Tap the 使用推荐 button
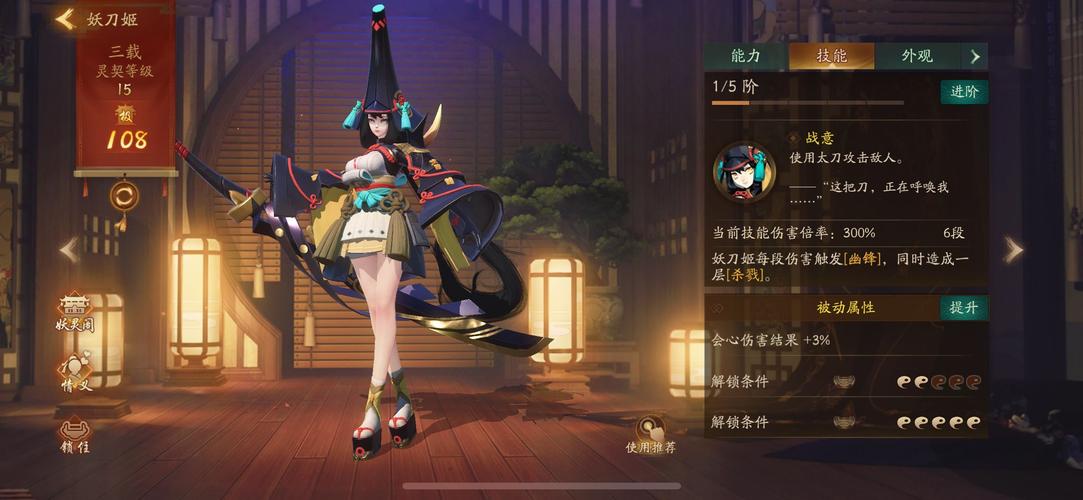The image size is (1083, 500). pos(651,434)
